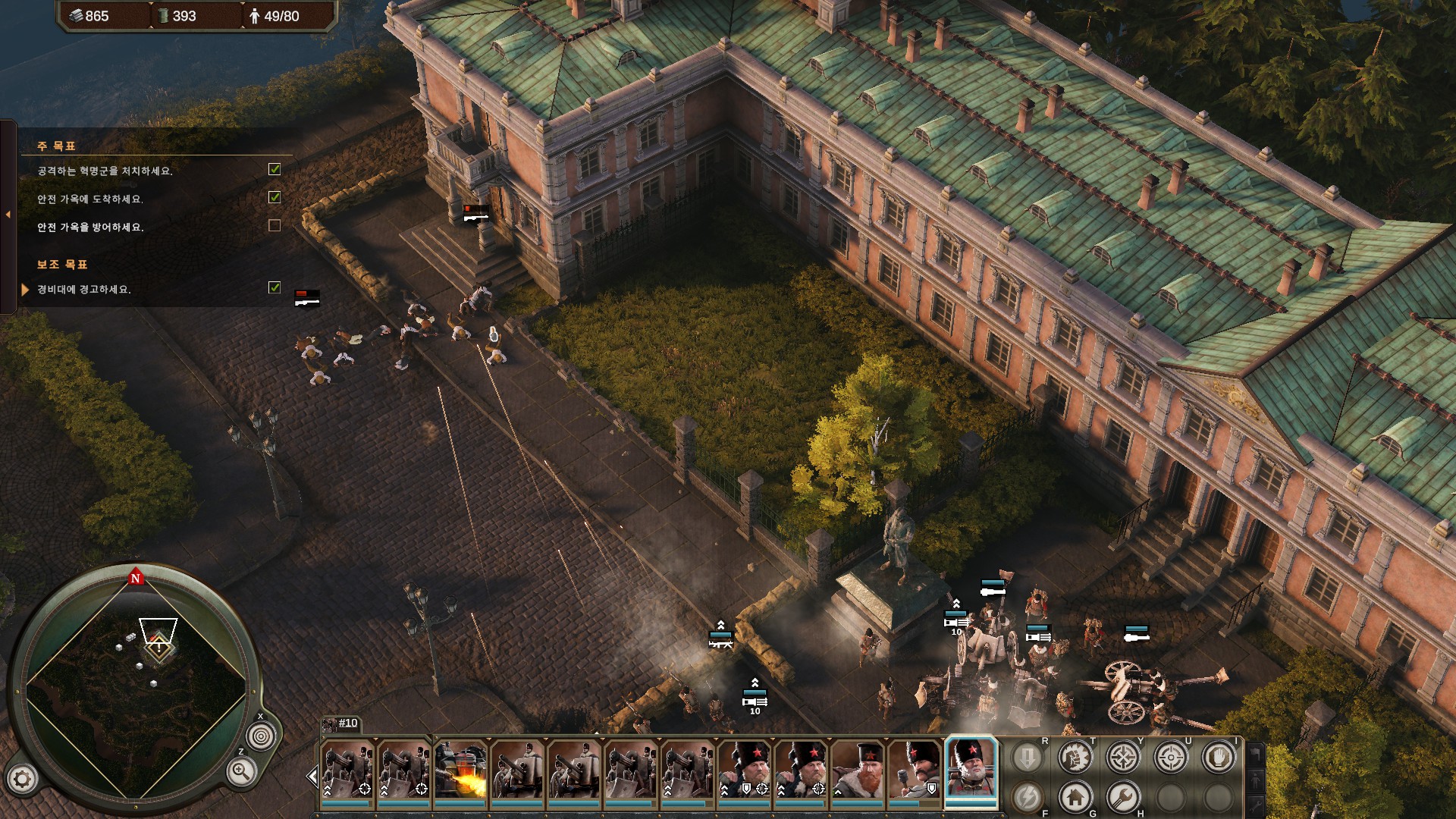Select the defend safehouse objective row
This screenshot has width=1456, height=819.
(90, 227)
